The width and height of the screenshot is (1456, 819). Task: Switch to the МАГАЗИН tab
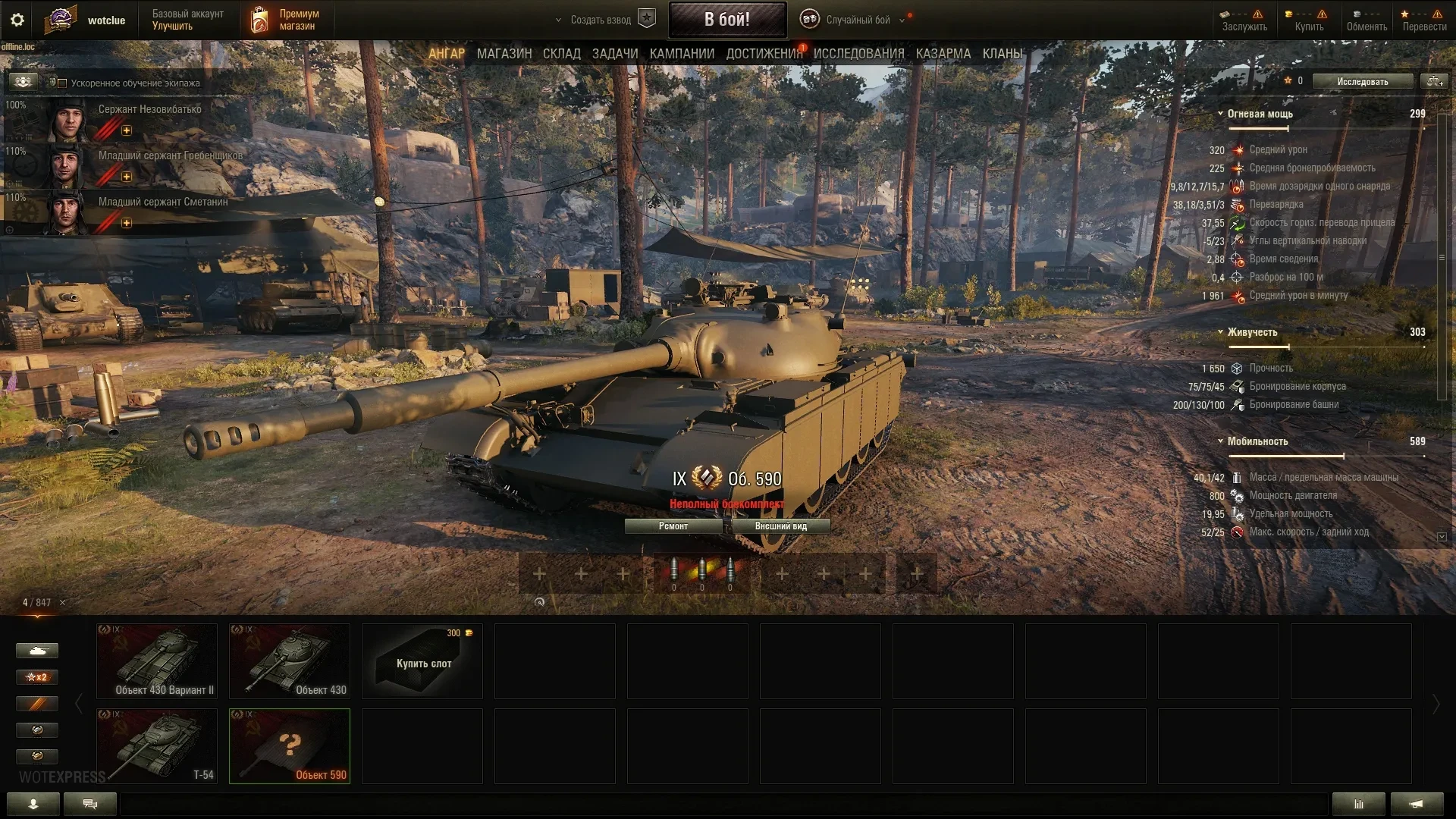click(504, 54)
